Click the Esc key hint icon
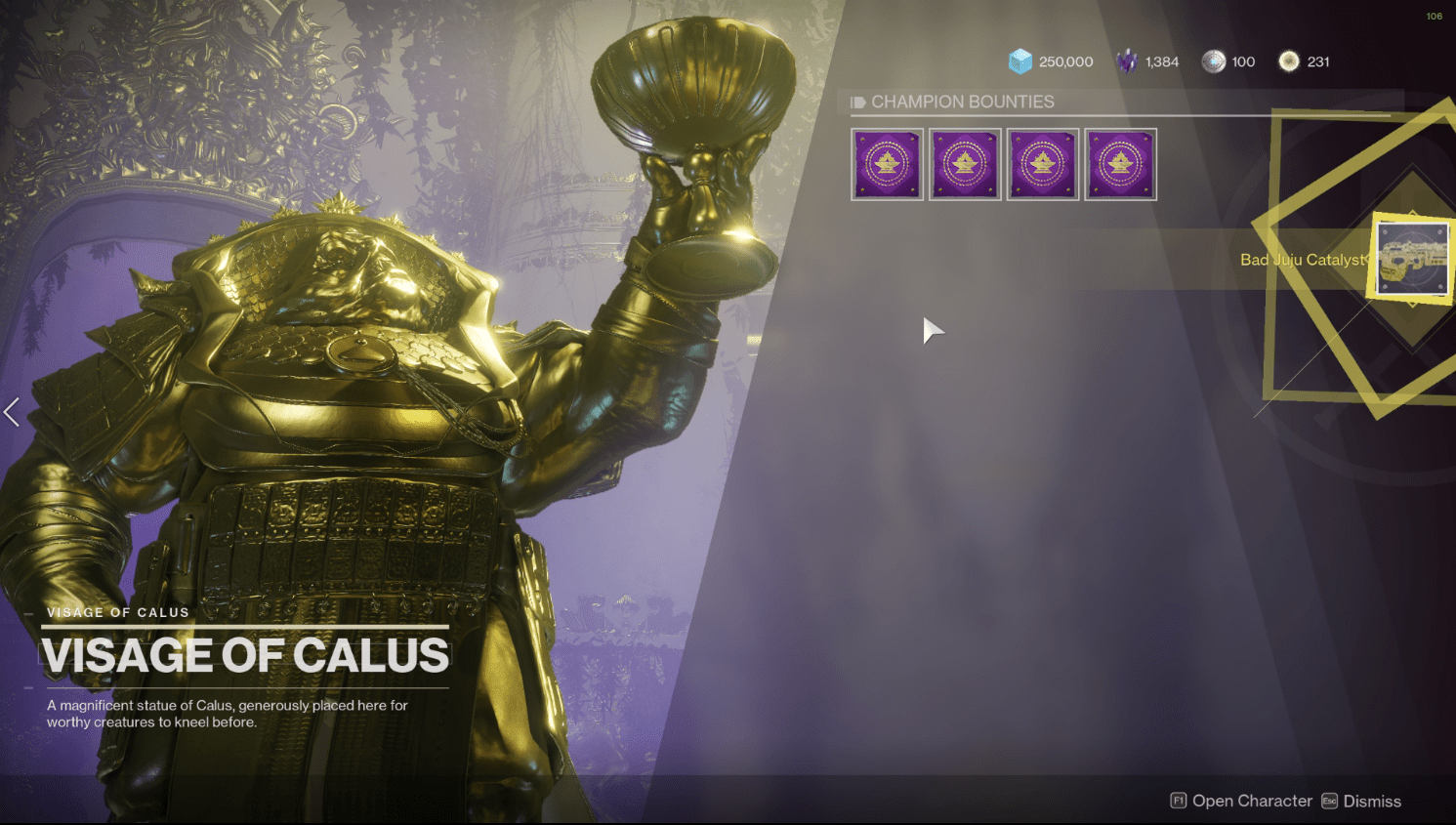This screenshot has width=1456, height=825. [1330, 801]
